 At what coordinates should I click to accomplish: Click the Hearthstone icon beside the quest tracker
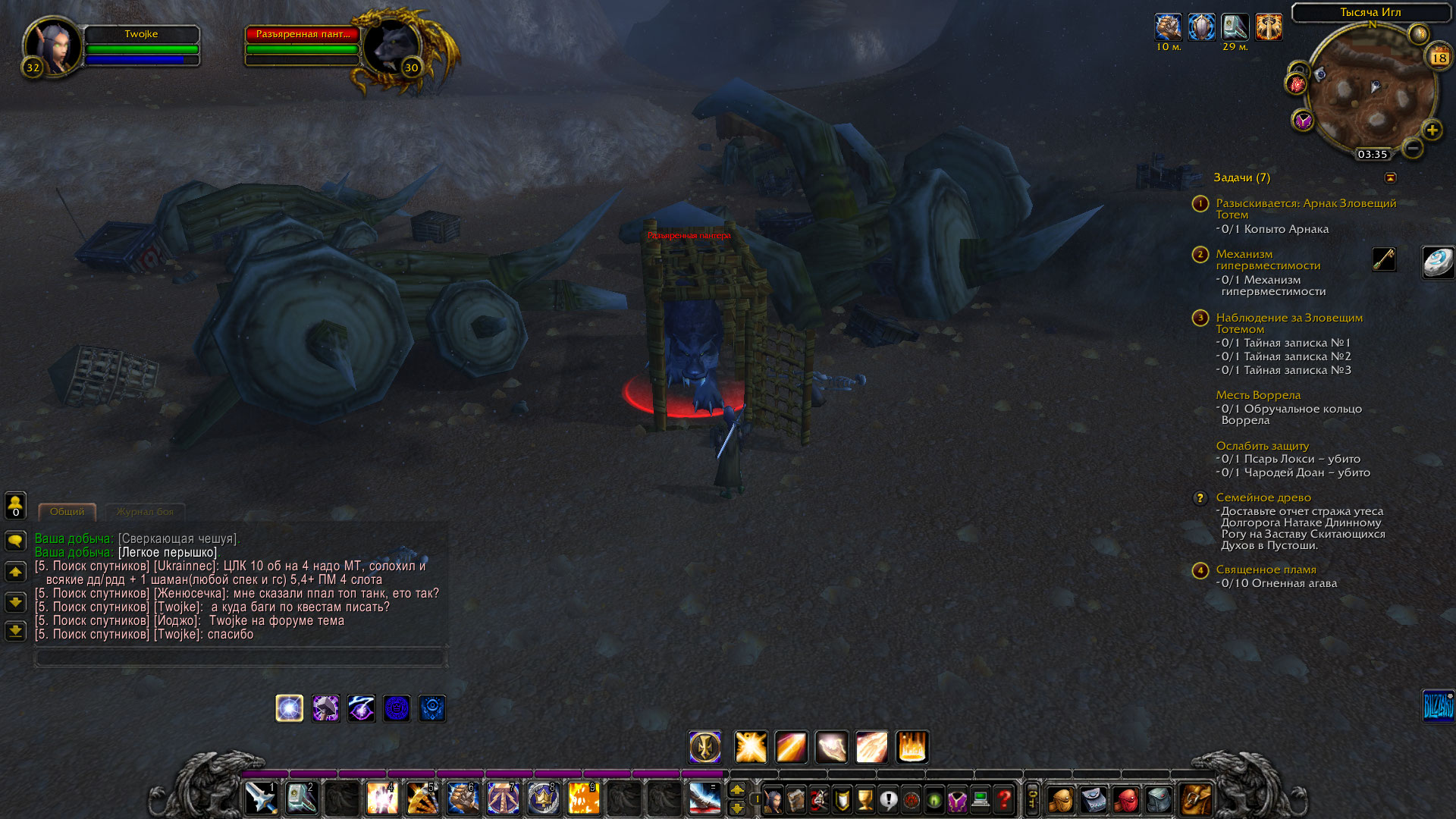coord(1438,262)
